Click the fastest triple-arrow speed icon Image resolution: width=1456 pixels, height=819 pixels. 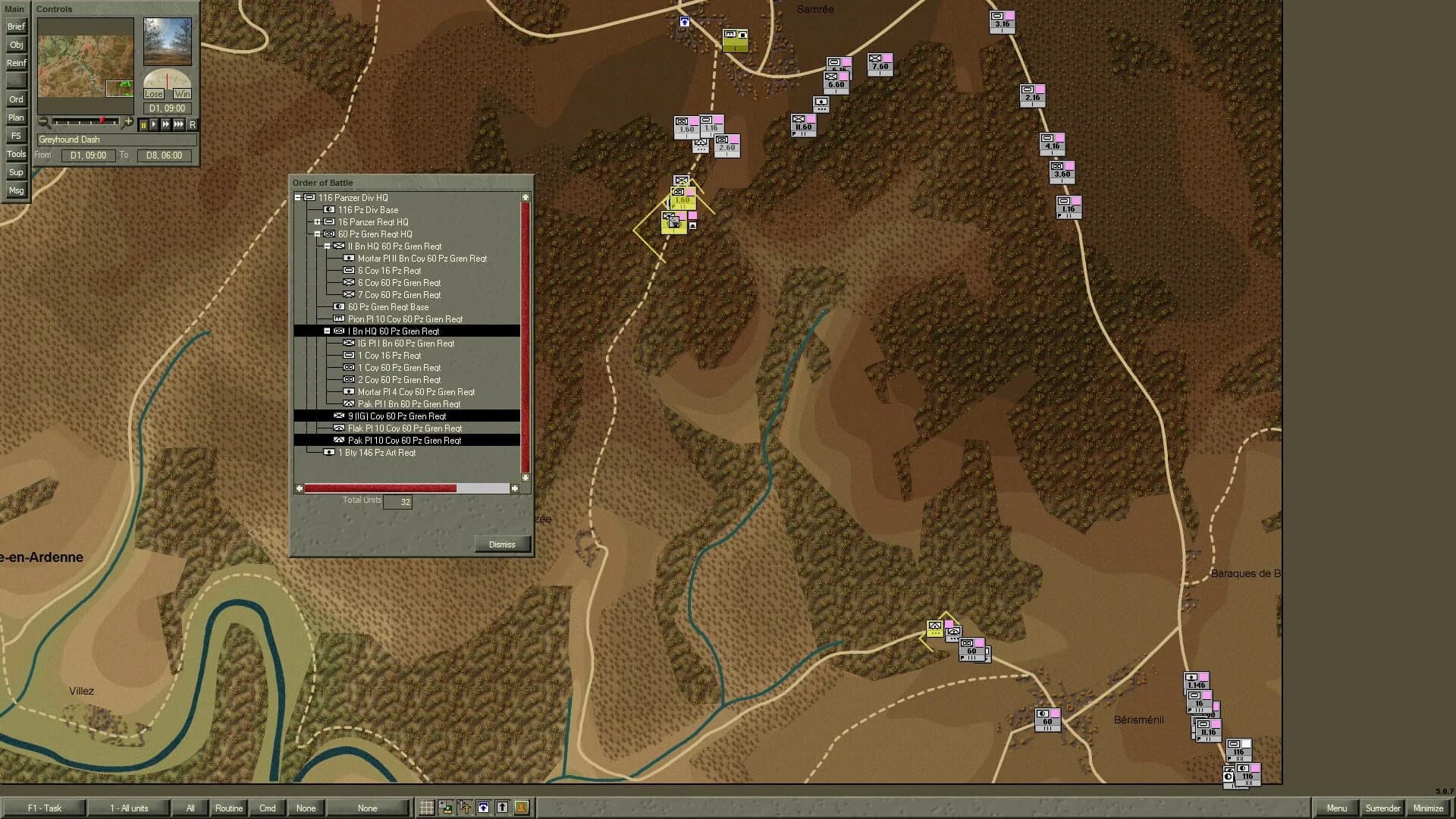(x=179, y=124)
